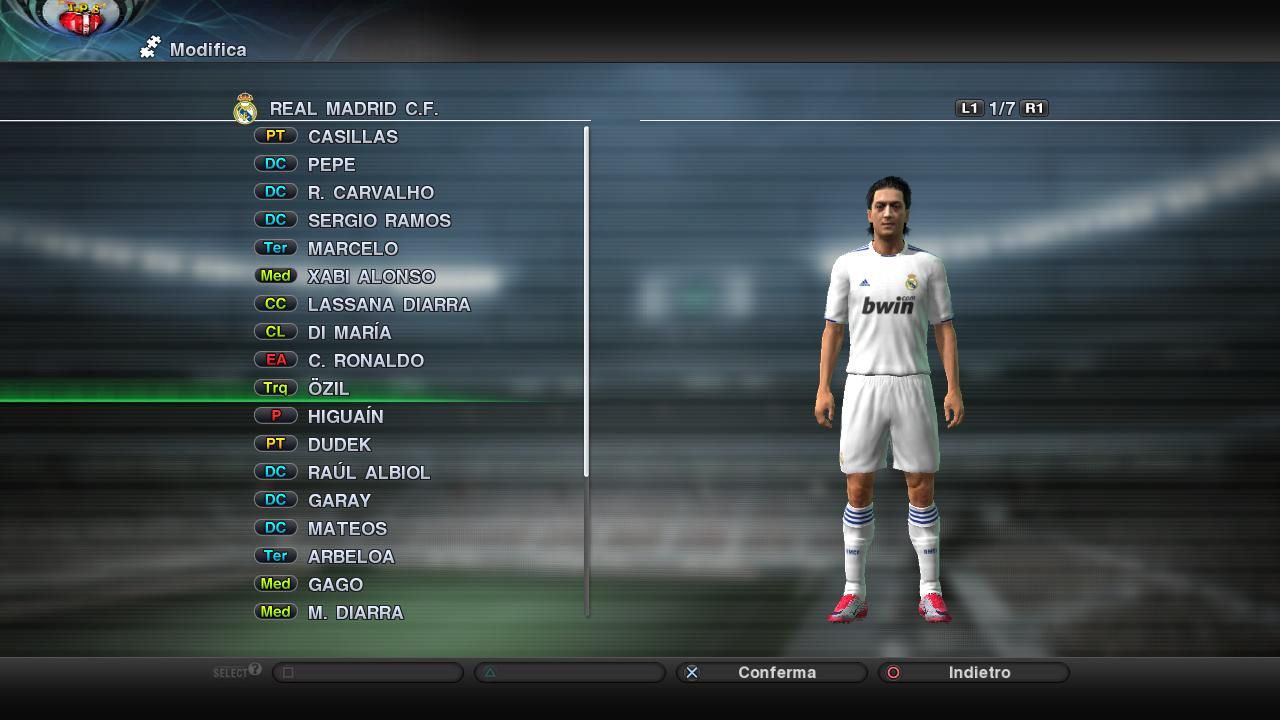Choose Pepe in the squad list

pos(331,165)
